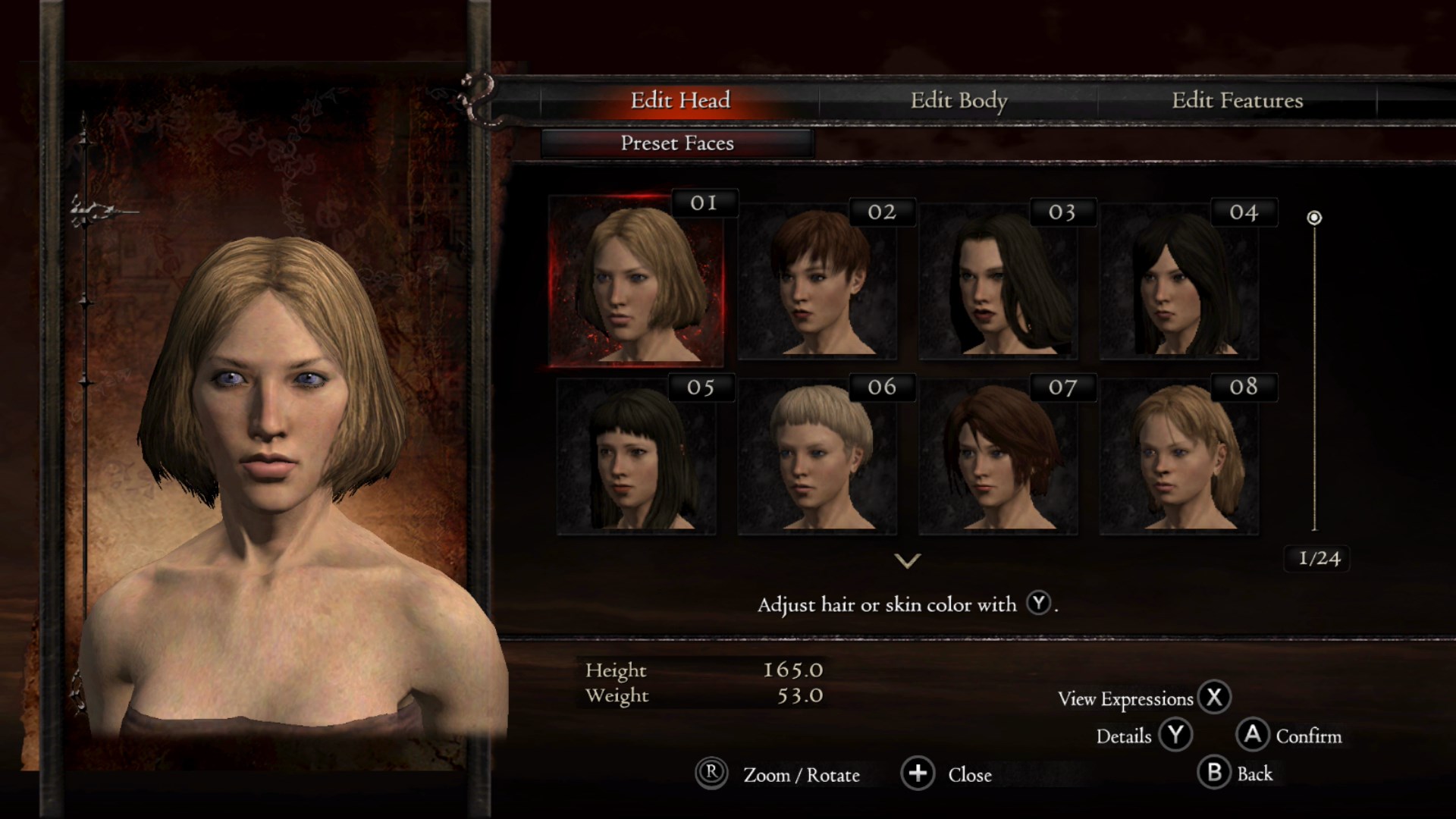The height and width of the screenshot is (819, 1456).
Task: Open the Preset Faces category
Action: 677,143
